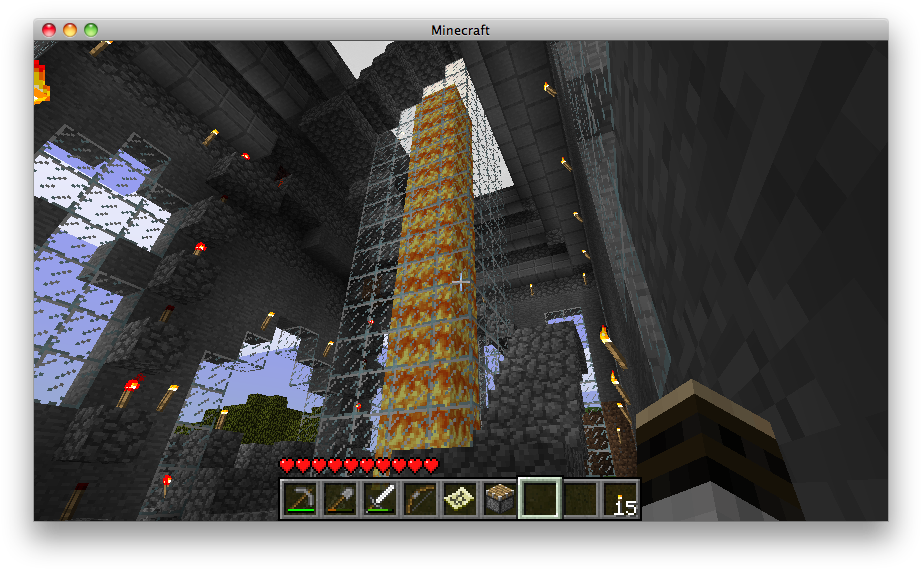Select the map item slot
This screenshot has height=569, width=921.
click(x=459, y=498)
